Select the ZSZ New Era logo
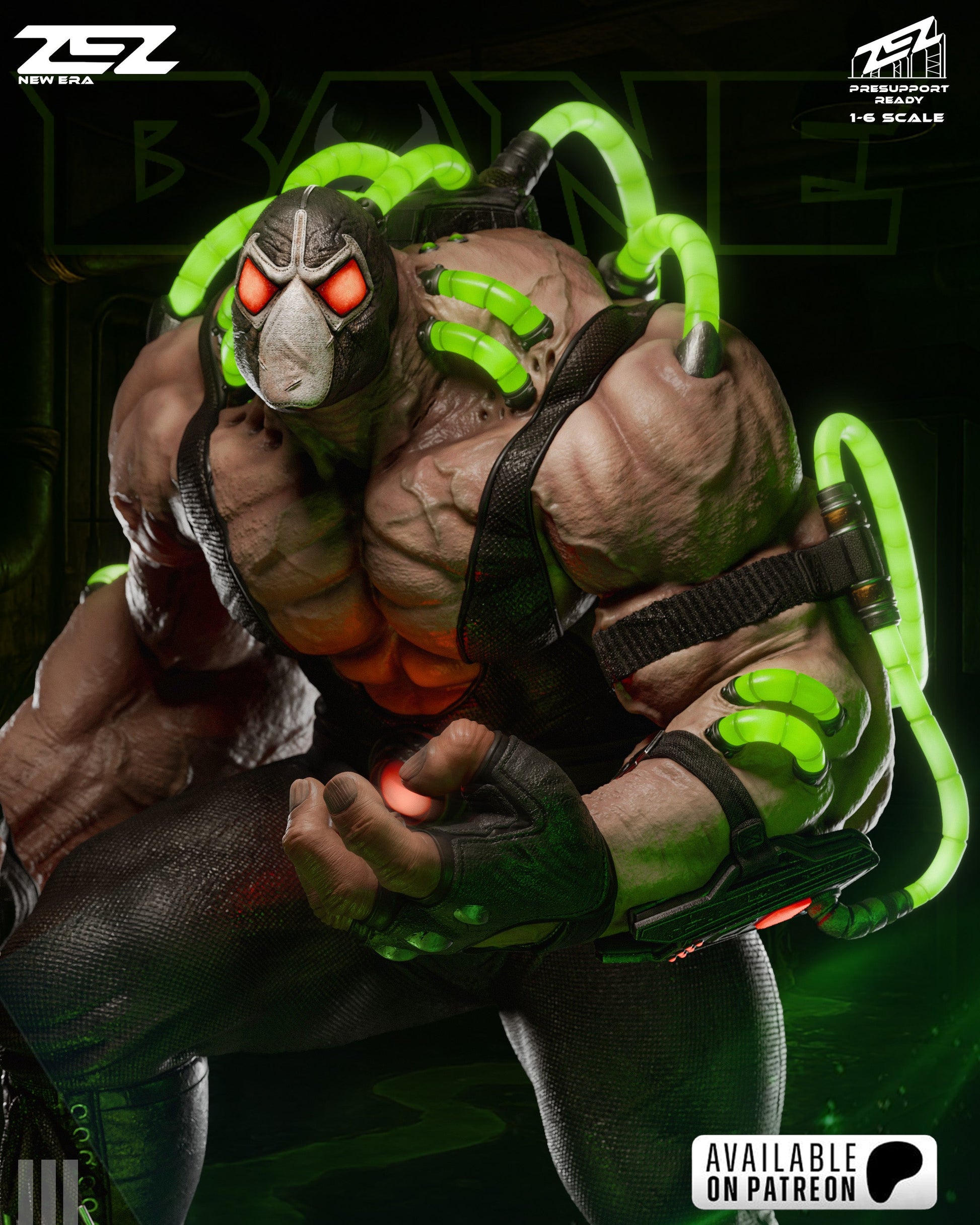Image resolution: width=980 pixels, height=1225 pixels. pos(96,55)
